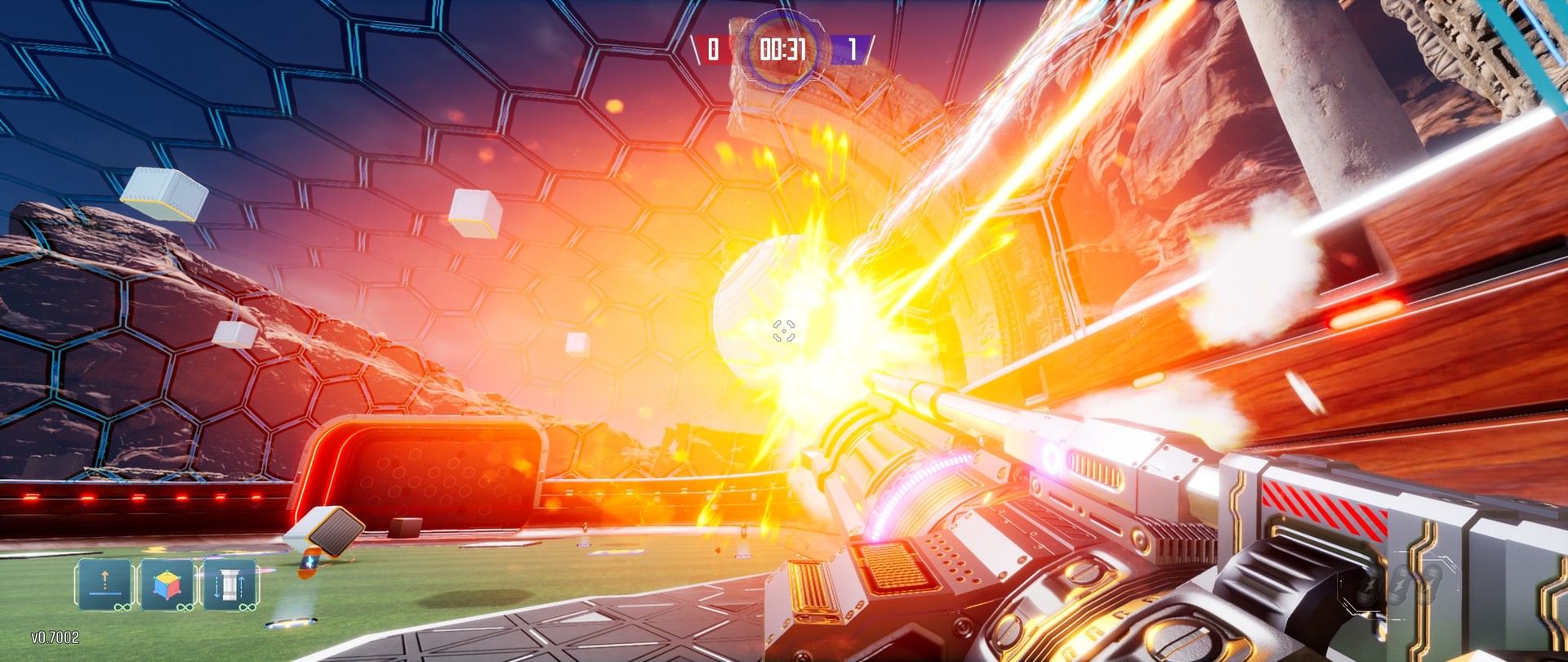Select the blue team score showing 1
Image resolution: width=1568 pixels, height=662 pixels.
[x=853, y=50]
